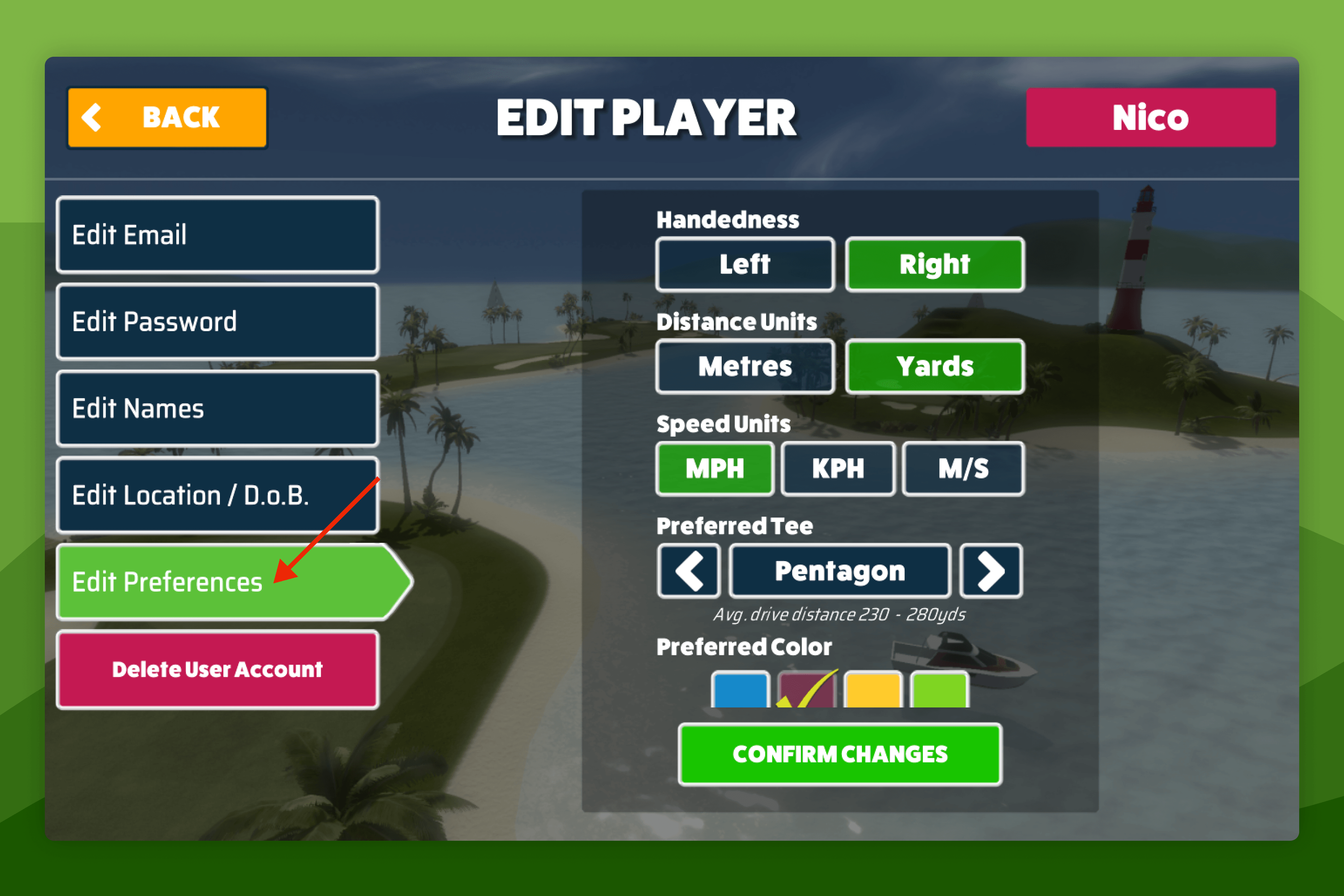Screen dimensions: 1344x896
Task: Click the next Preferred Tee arrow
Action: pos(992,570)
